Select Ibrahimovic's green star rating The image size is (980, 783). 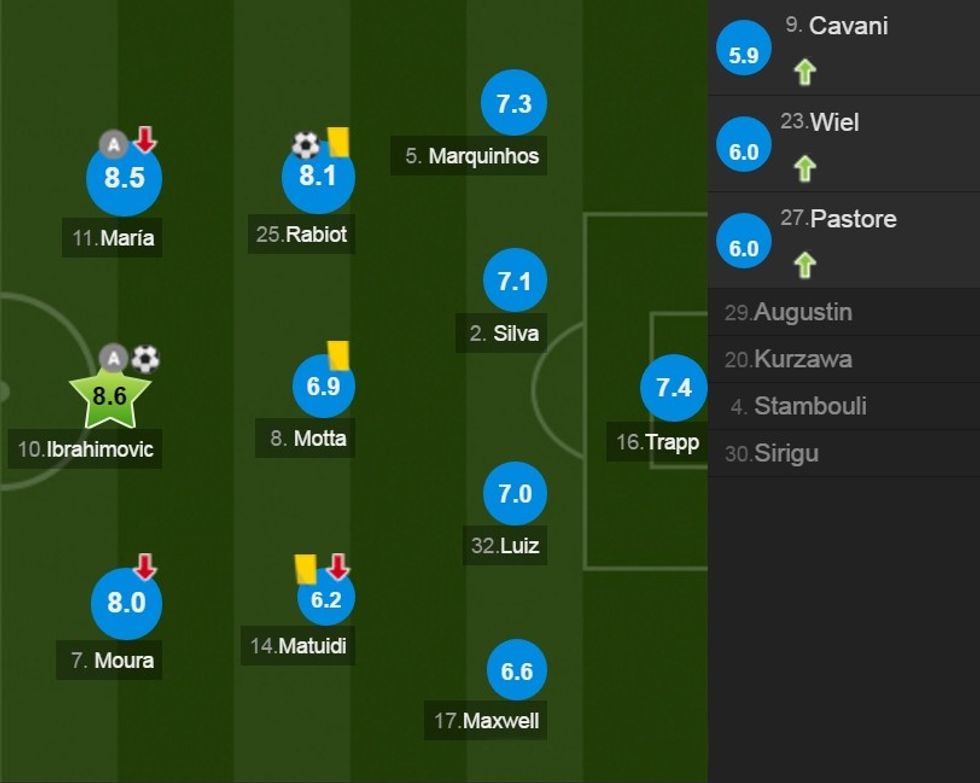[109, 396]
